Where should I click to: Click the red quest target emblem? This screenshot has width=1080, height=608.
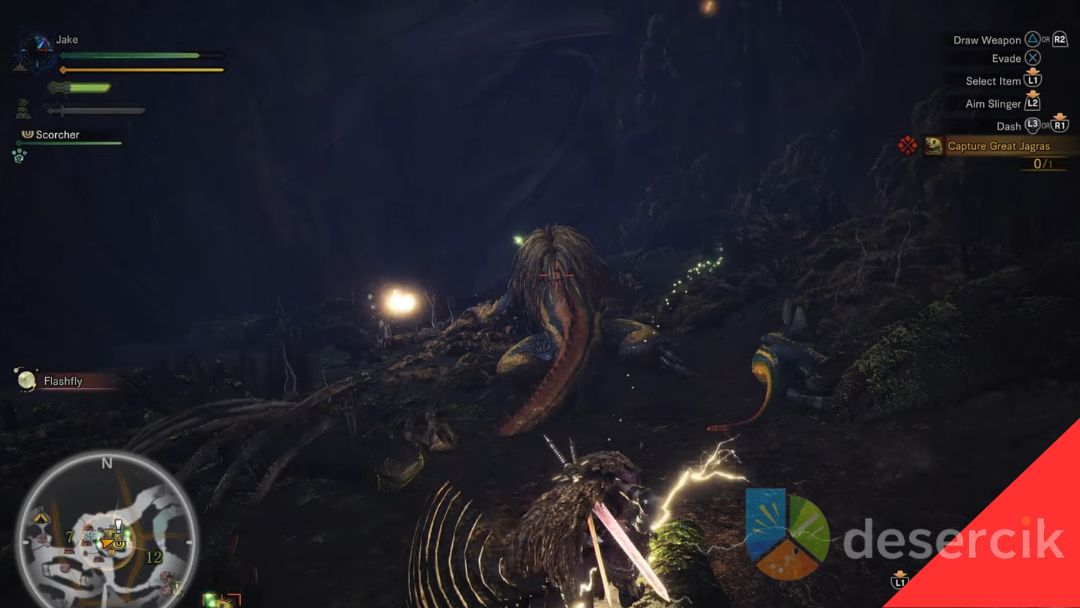(907, 146)
